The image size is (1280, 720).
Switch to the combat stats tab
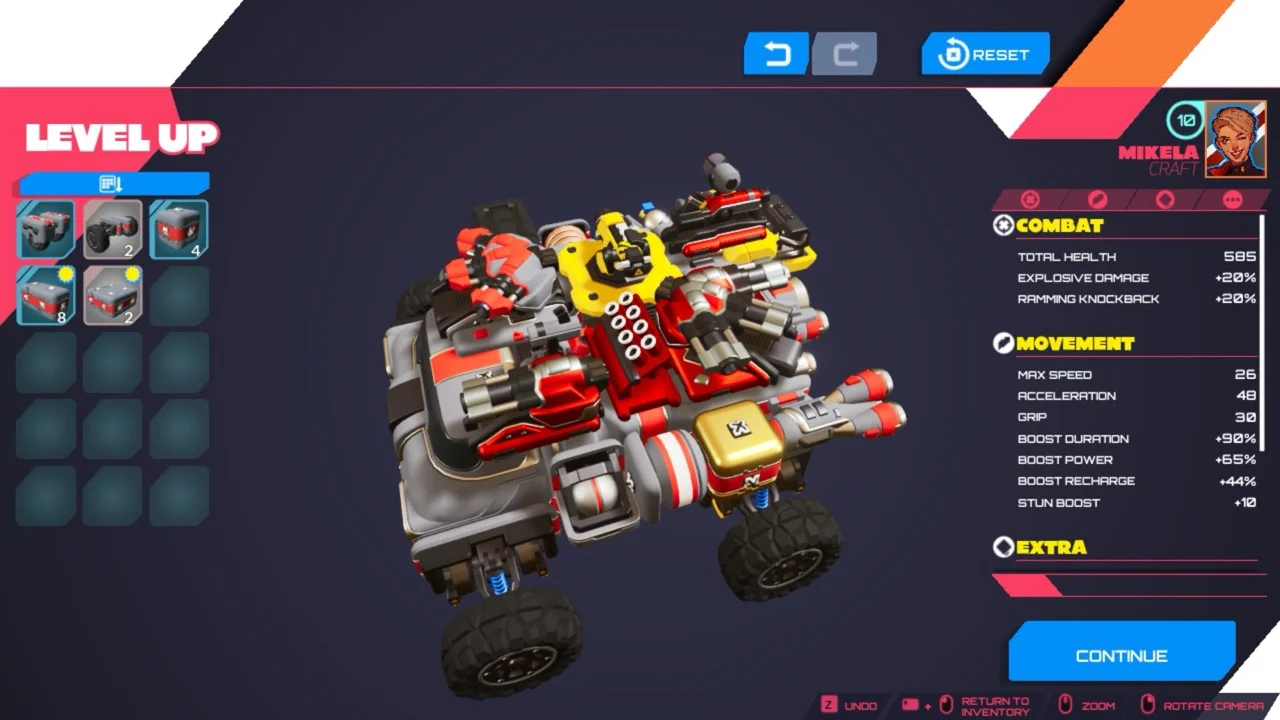[x=1030, y=200]
